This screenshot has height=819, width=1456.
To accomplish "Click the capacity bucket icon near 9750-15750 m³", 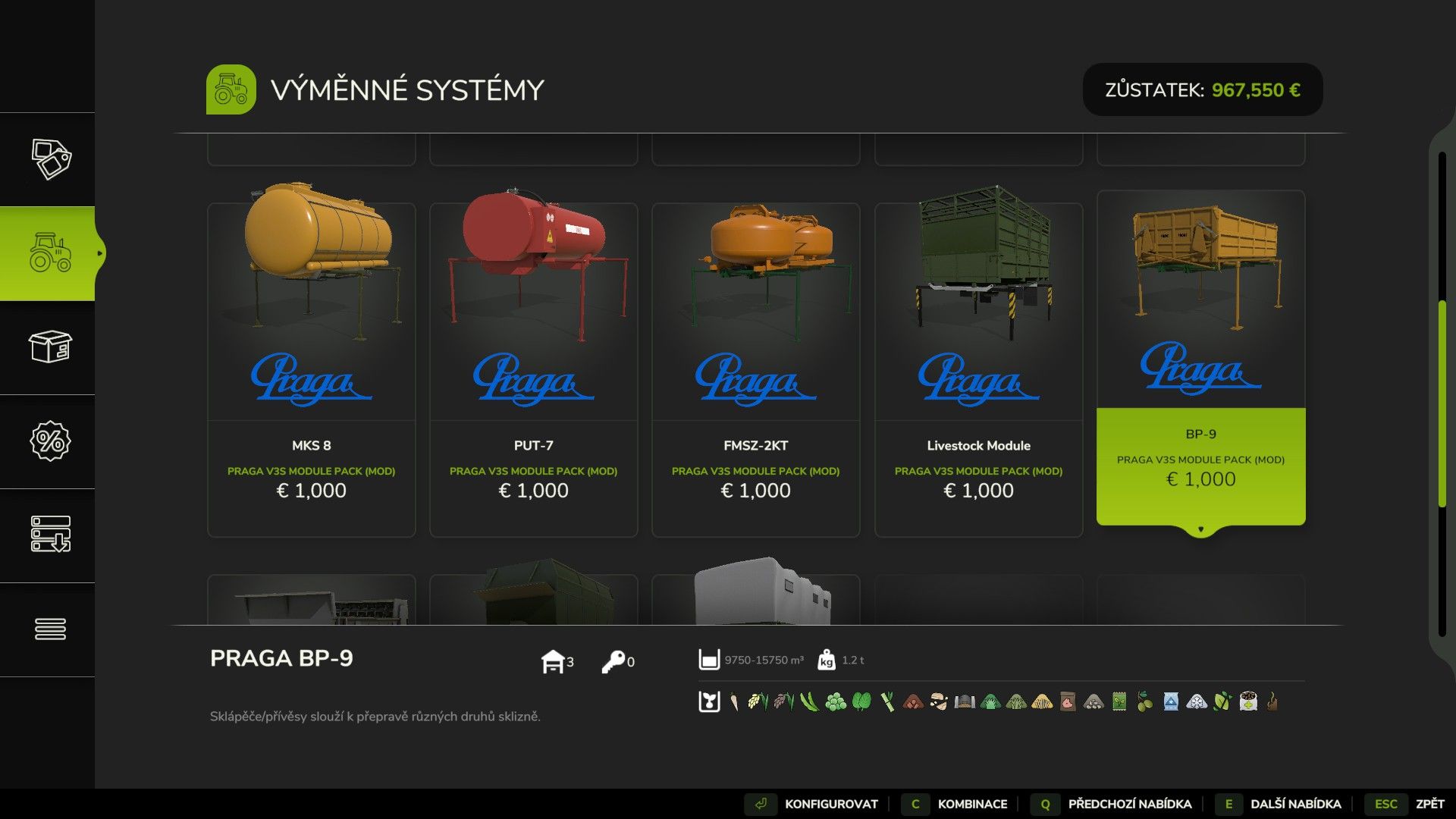I will 709,660.
